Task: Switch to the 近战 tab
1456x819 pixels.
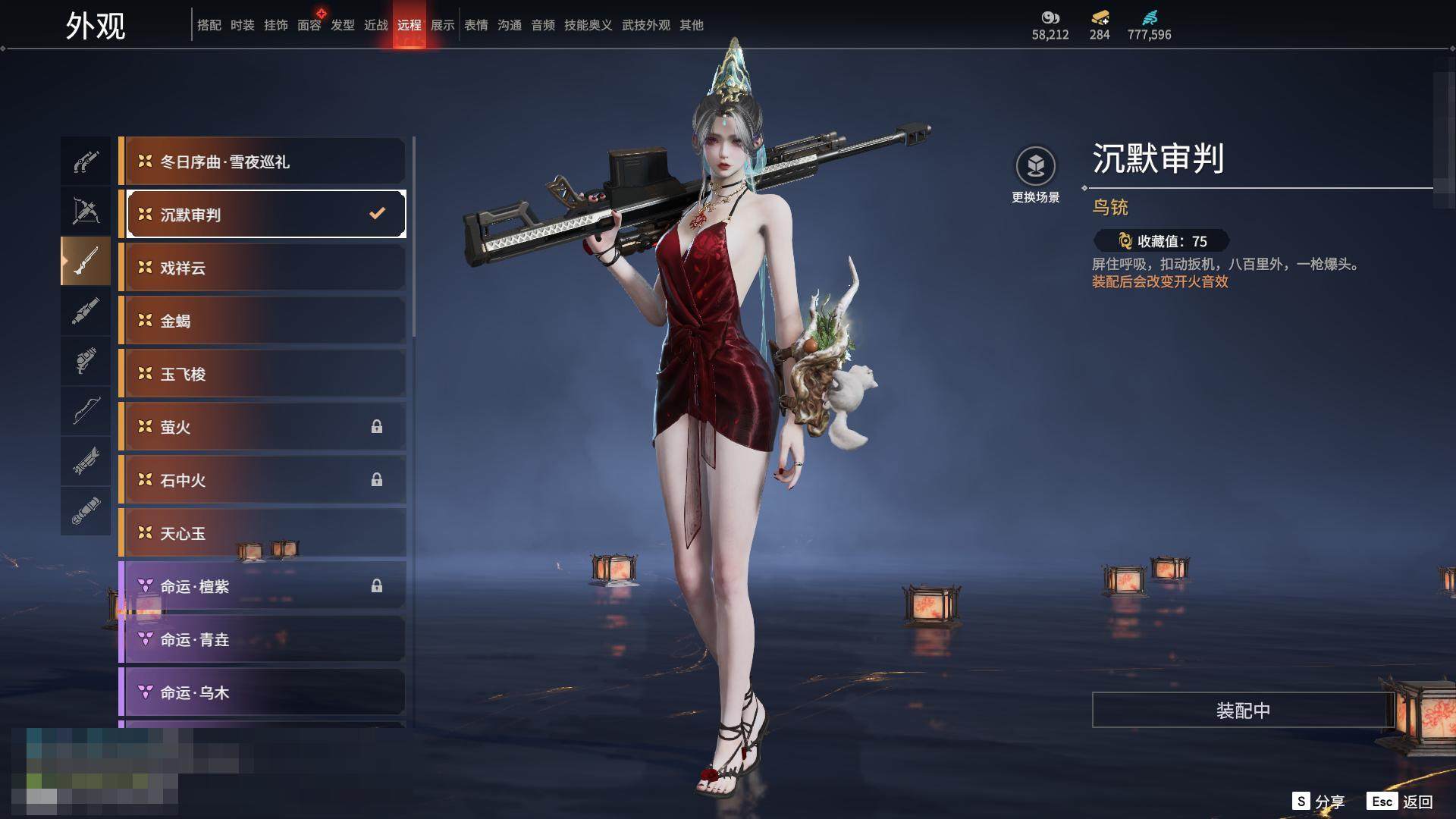Action: [376, 25]
